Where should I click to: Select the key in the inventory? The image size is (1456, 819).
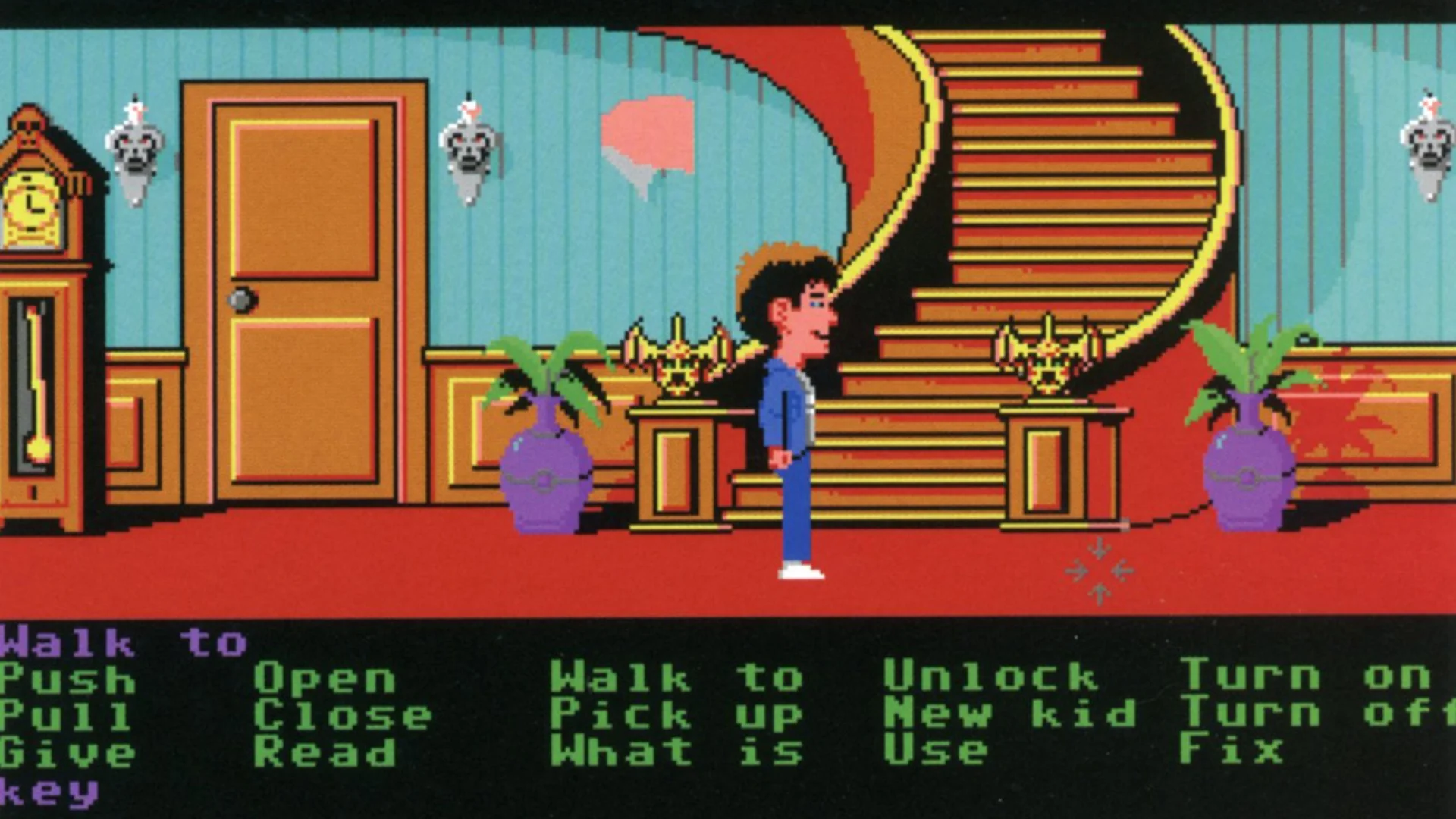tap(49, 792)
